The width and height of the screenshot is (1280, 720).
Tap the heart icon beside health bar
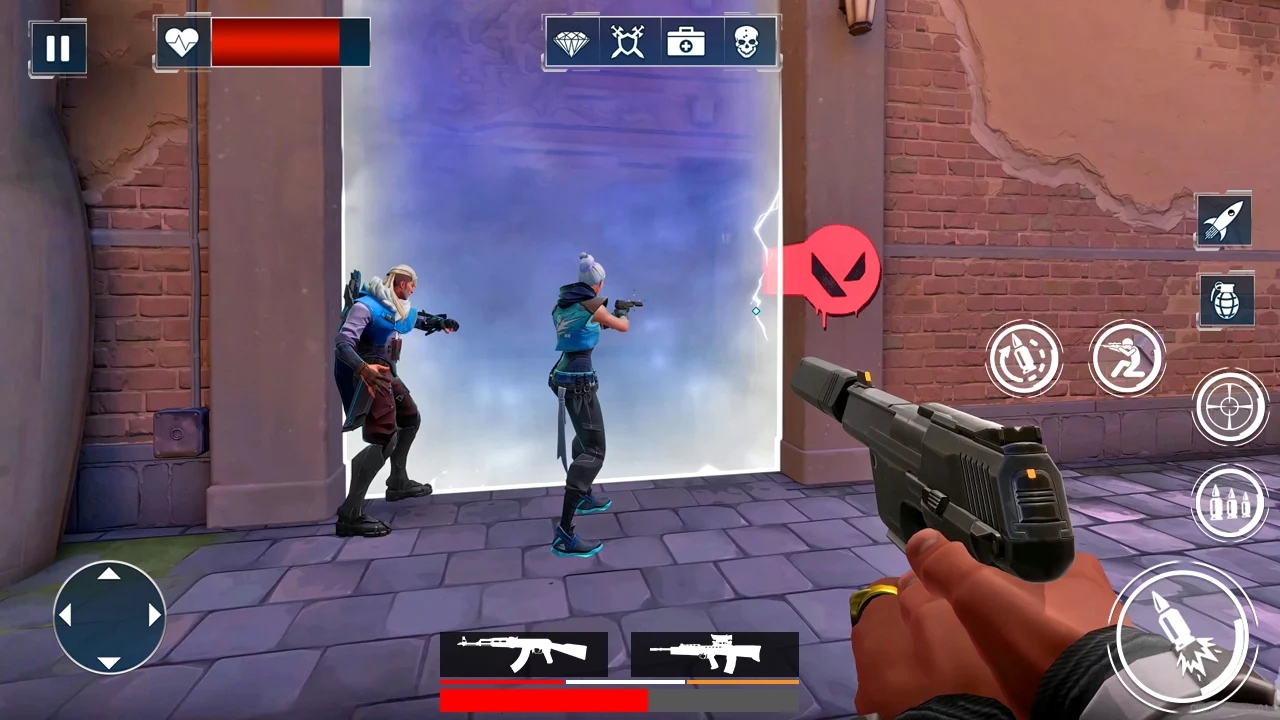[x=182, y=41]
